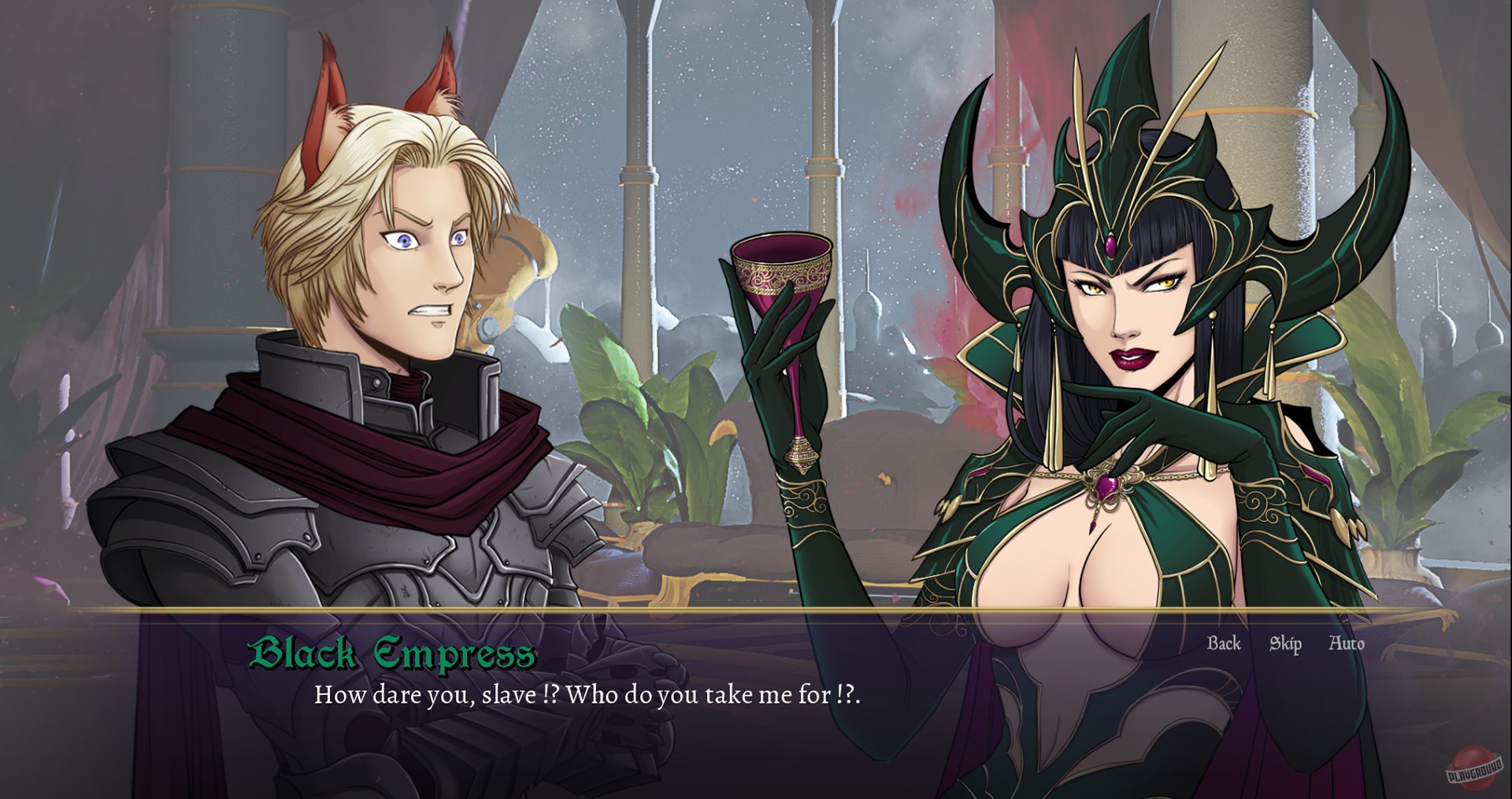Click the Back button

click(1222, 643)
